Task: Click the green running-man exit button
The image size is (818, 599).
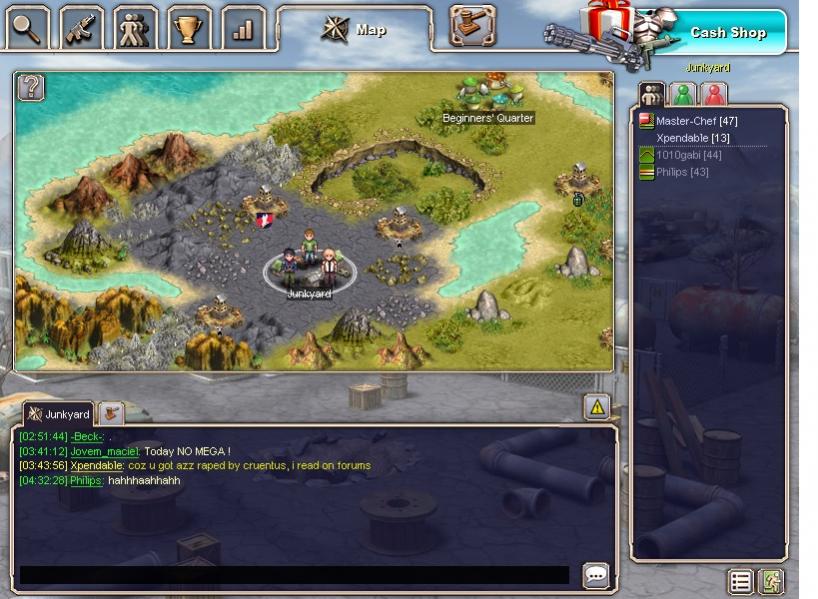Action: (x=769, y=581)
